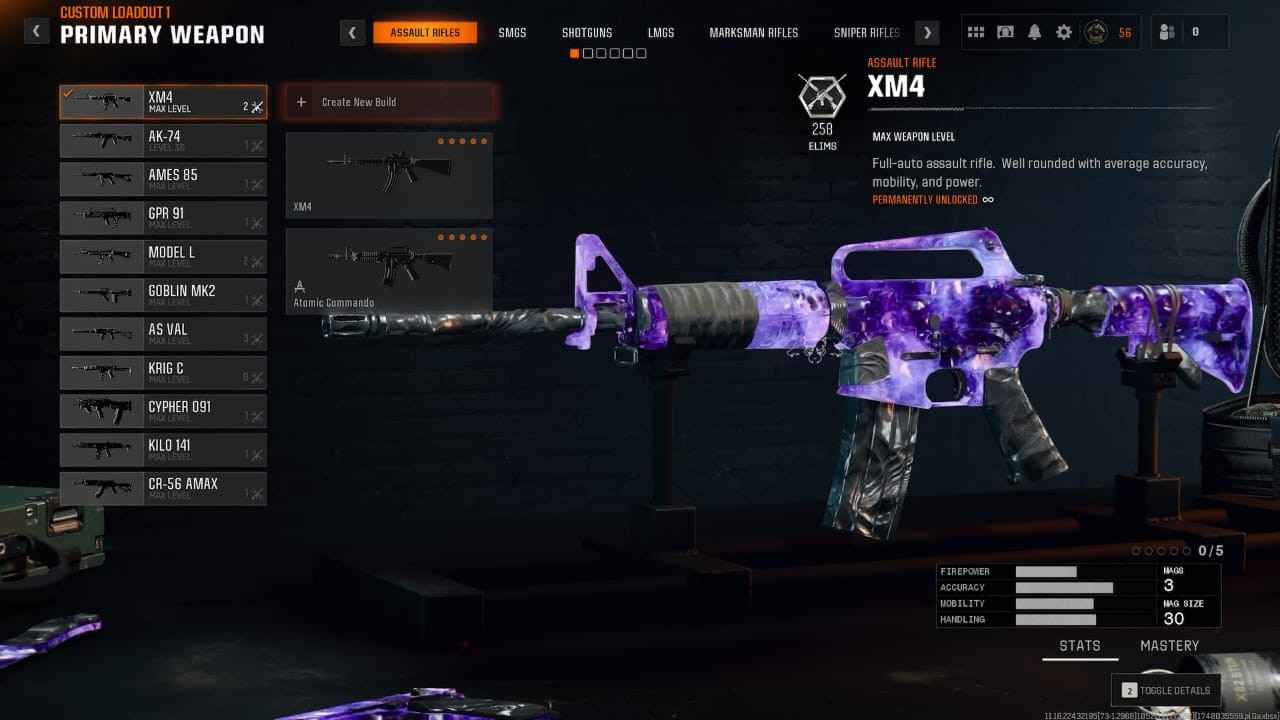Click the right arrow for more categories

tap(928, 33)
